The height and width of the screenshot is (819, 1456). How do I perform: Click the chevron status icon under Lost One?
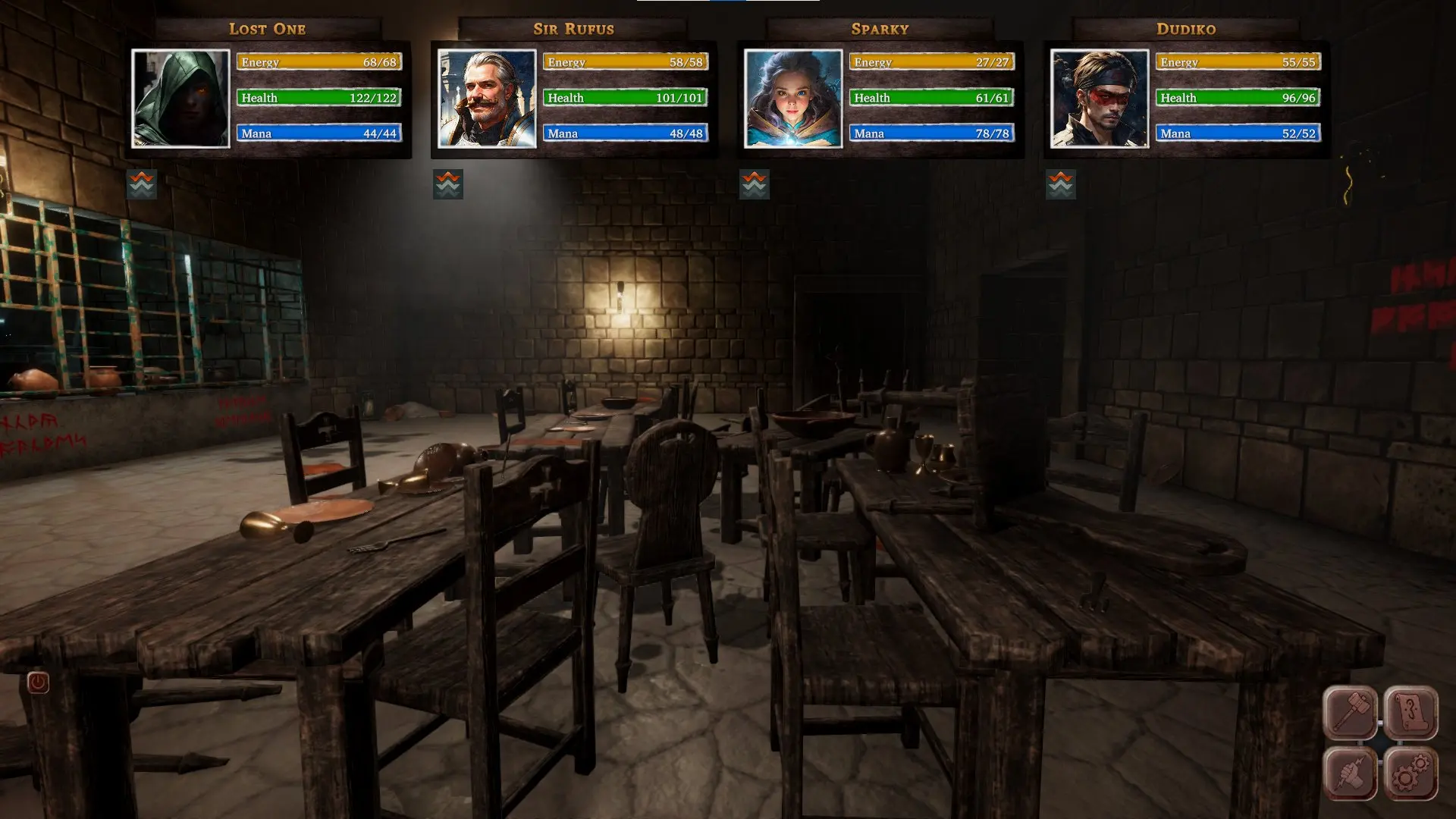pyautogui.click(x=142, y=184)
